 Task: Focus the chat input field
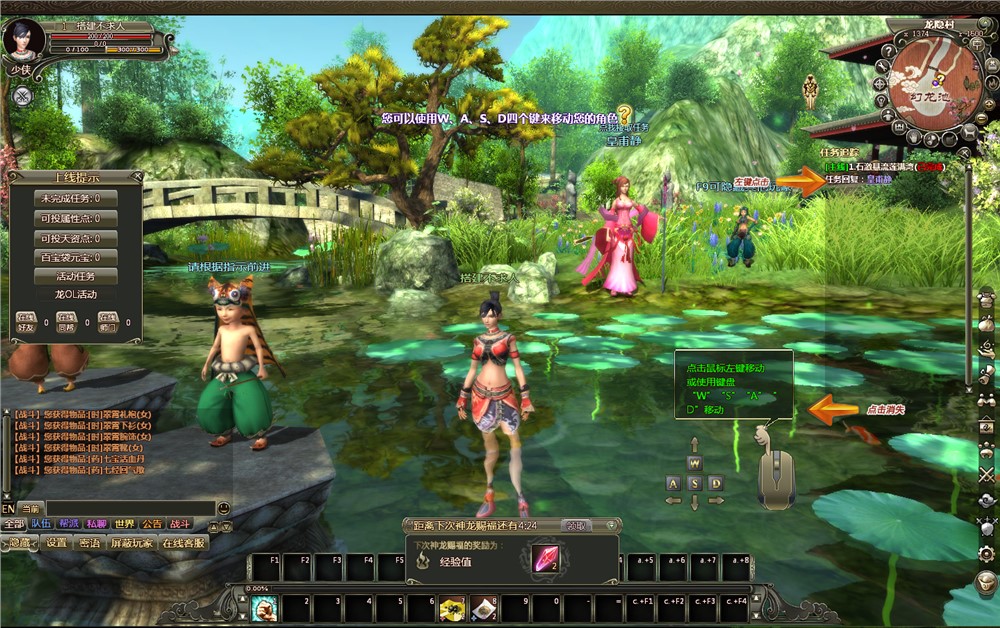pyautogui.click(x=130, y=508)
